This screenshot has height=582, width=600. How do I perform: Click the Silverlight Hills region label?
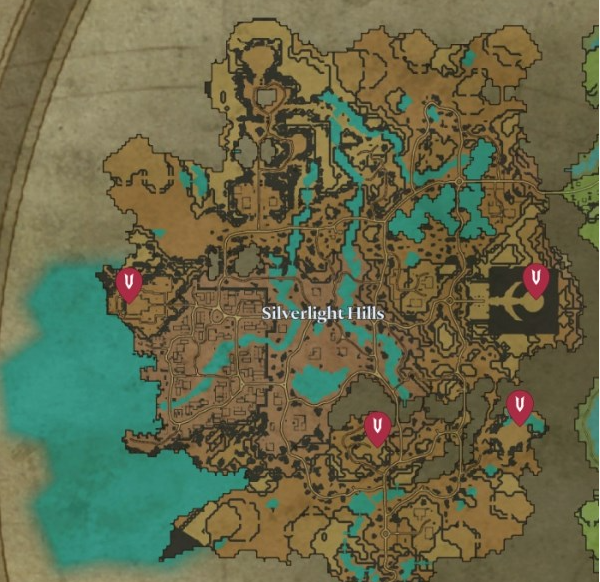click(x=323, y=313)
